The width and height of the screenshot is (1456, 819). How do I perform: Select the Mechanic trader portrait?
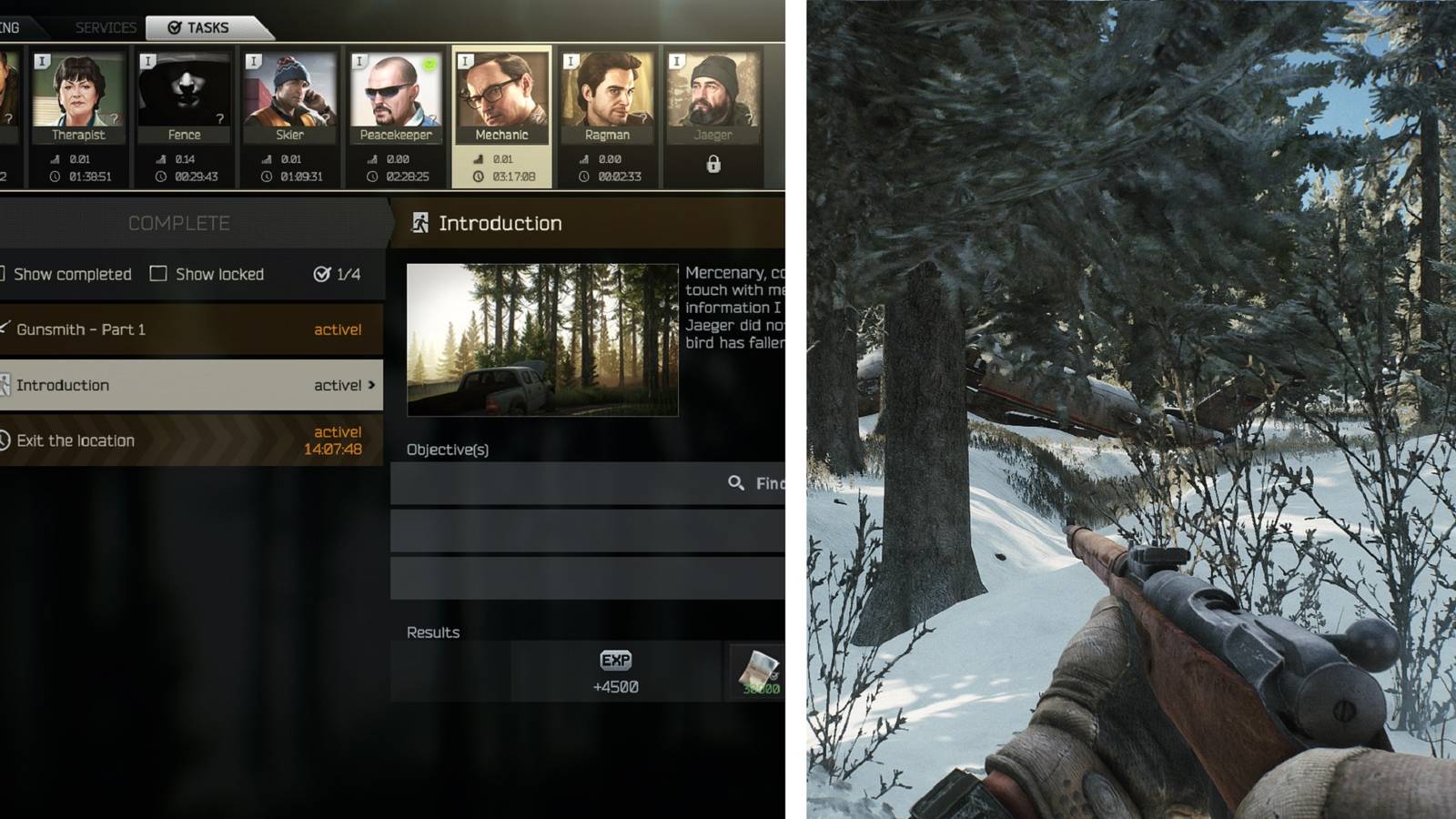502,91
